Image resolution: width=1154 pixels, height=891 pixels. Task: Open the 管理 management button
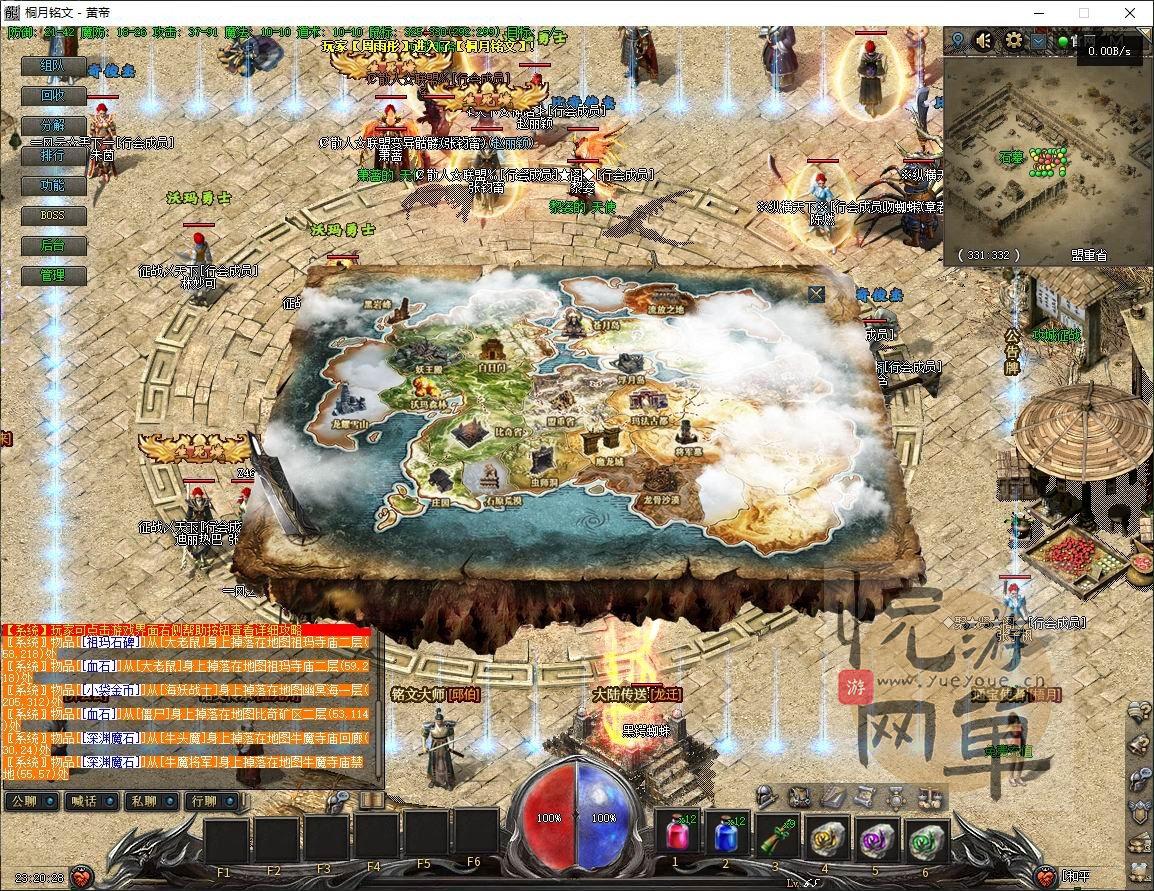[x=52, y=276]
